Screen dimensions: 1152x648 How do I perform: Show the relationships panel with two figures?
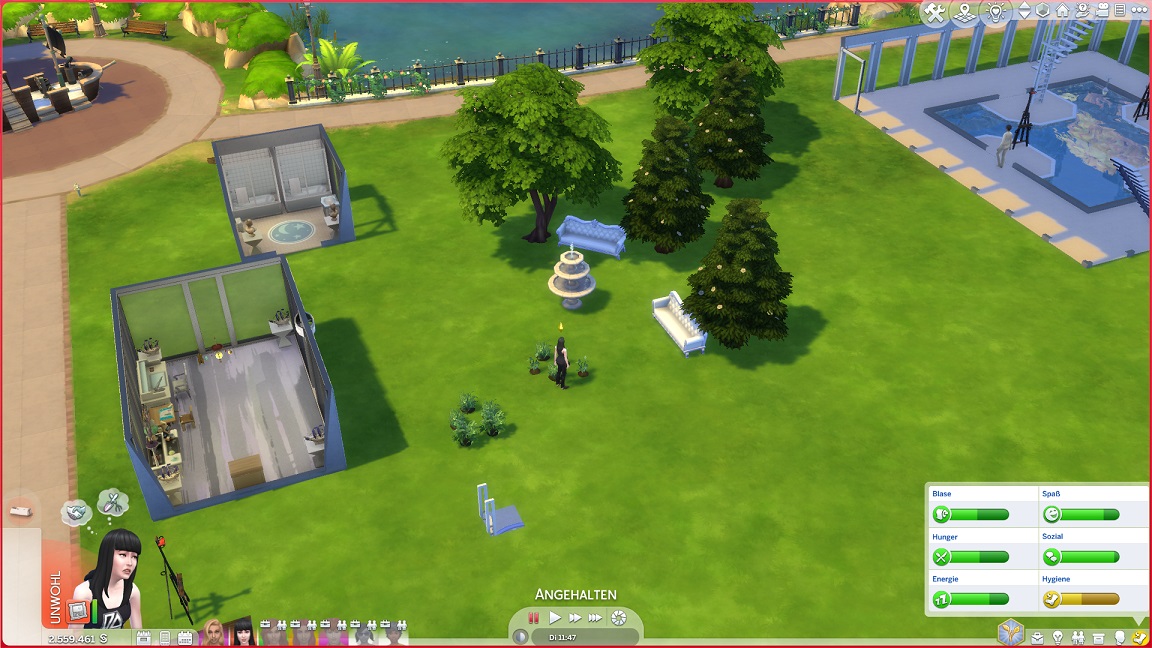pos(1079,637)
